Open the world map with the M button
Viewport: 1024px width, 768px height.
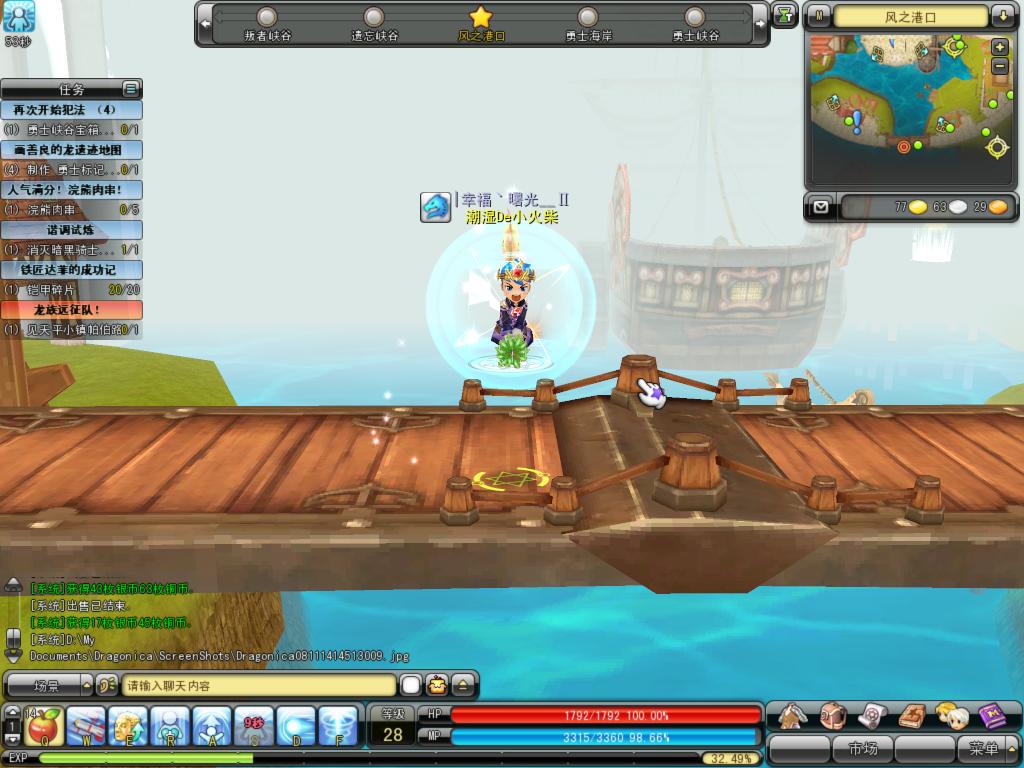(820, 16)
